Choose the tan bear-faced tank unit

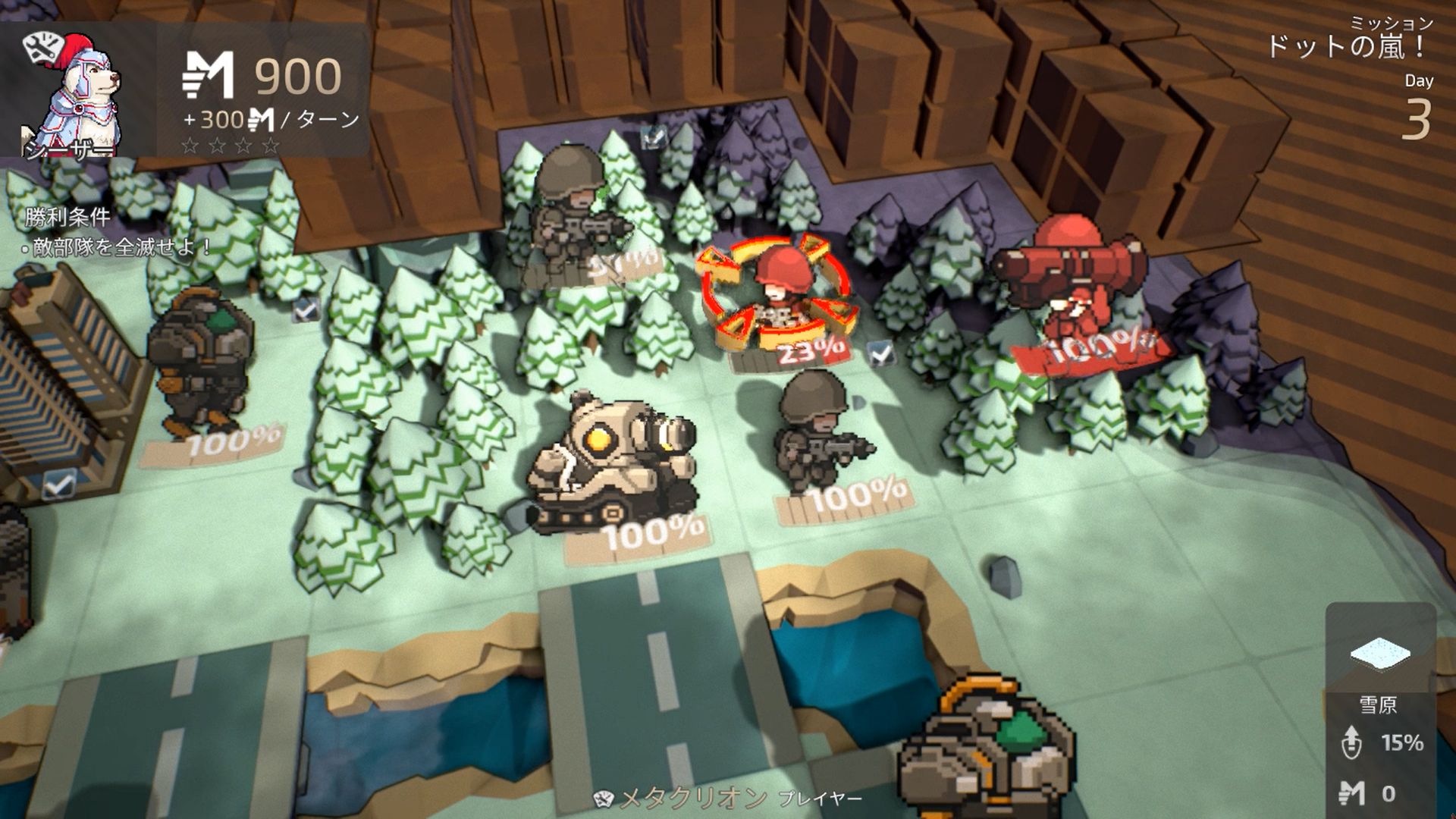click(x=613, y=463)
